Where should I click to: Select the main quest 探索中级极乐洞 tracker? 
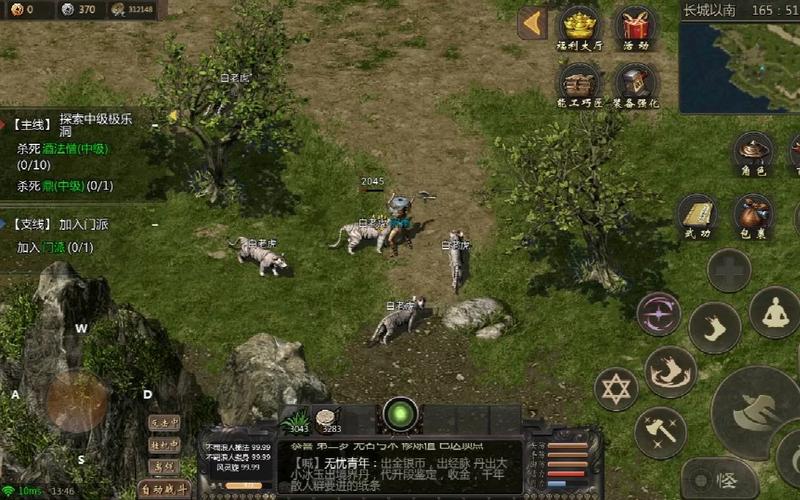pyautogui.click(x=80, y=124)
